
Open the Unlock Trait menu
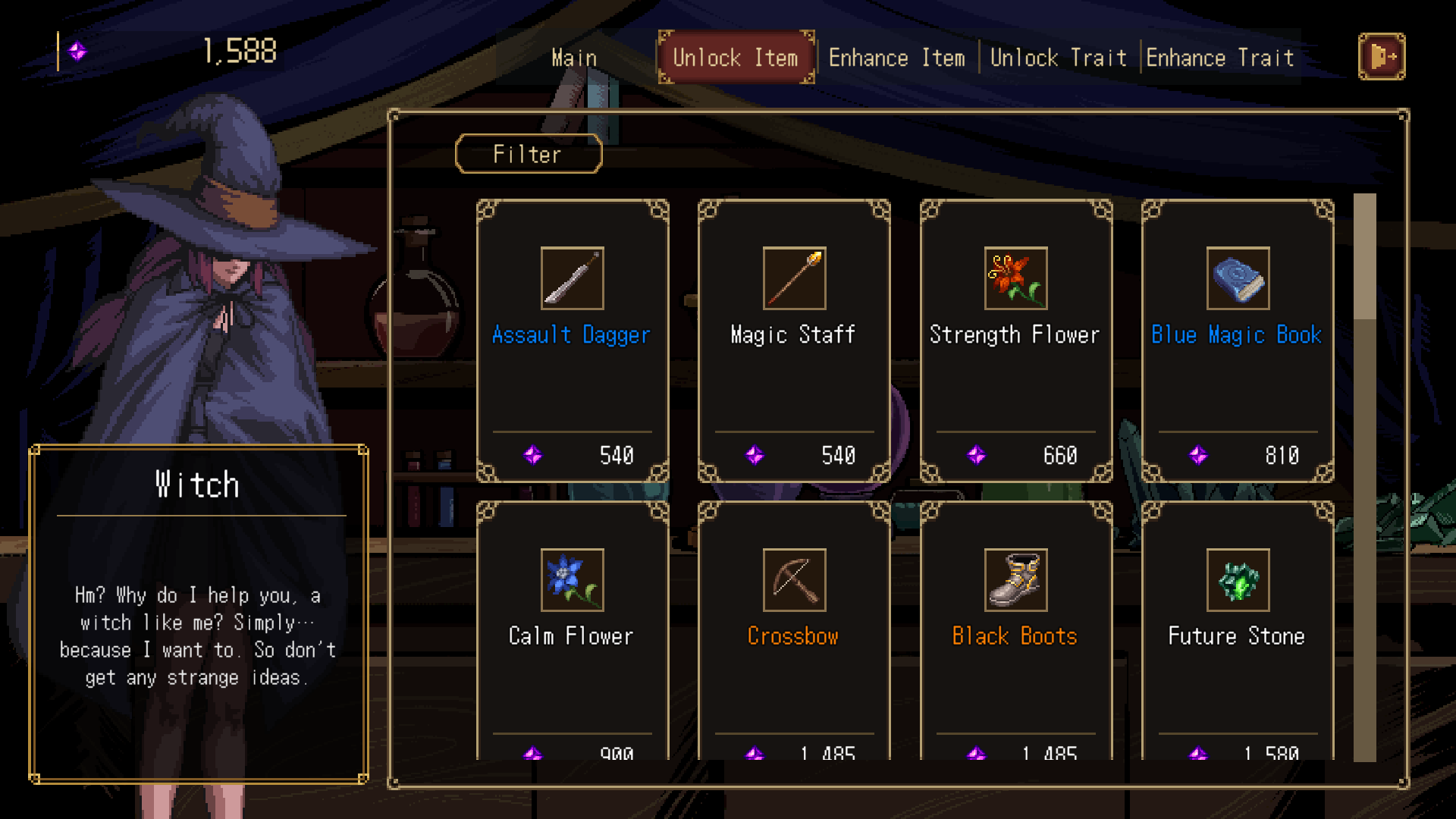point(1059,57)
